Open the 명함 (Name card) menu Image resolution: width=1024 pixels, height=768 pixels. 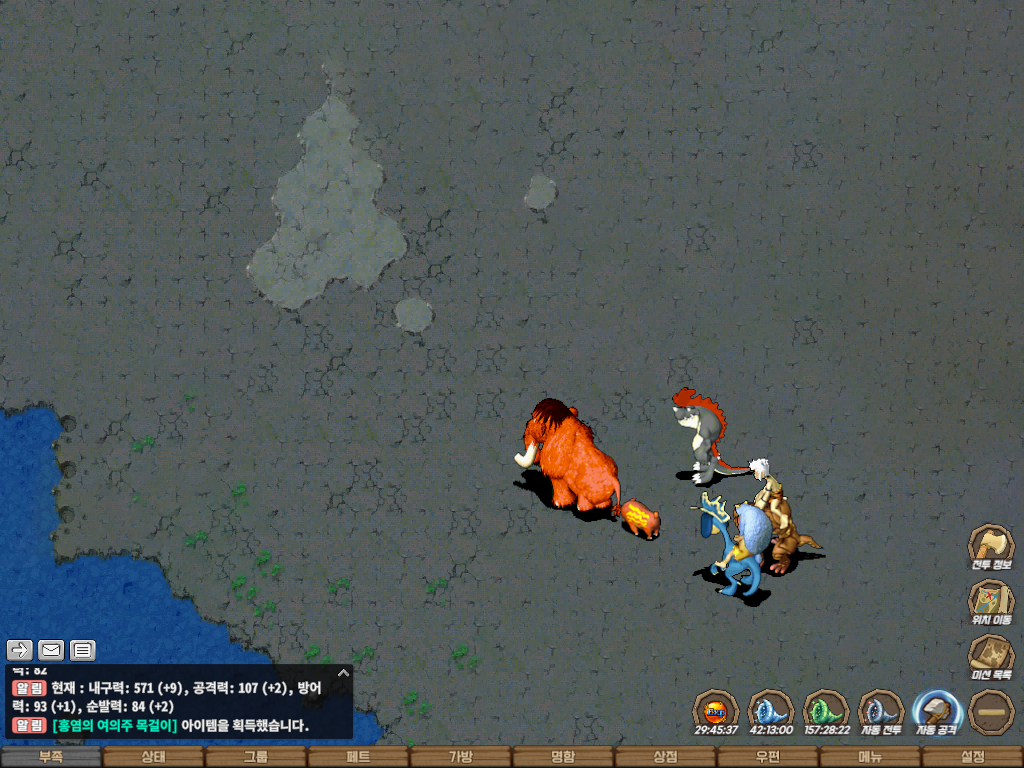click(x=563, y=757)
